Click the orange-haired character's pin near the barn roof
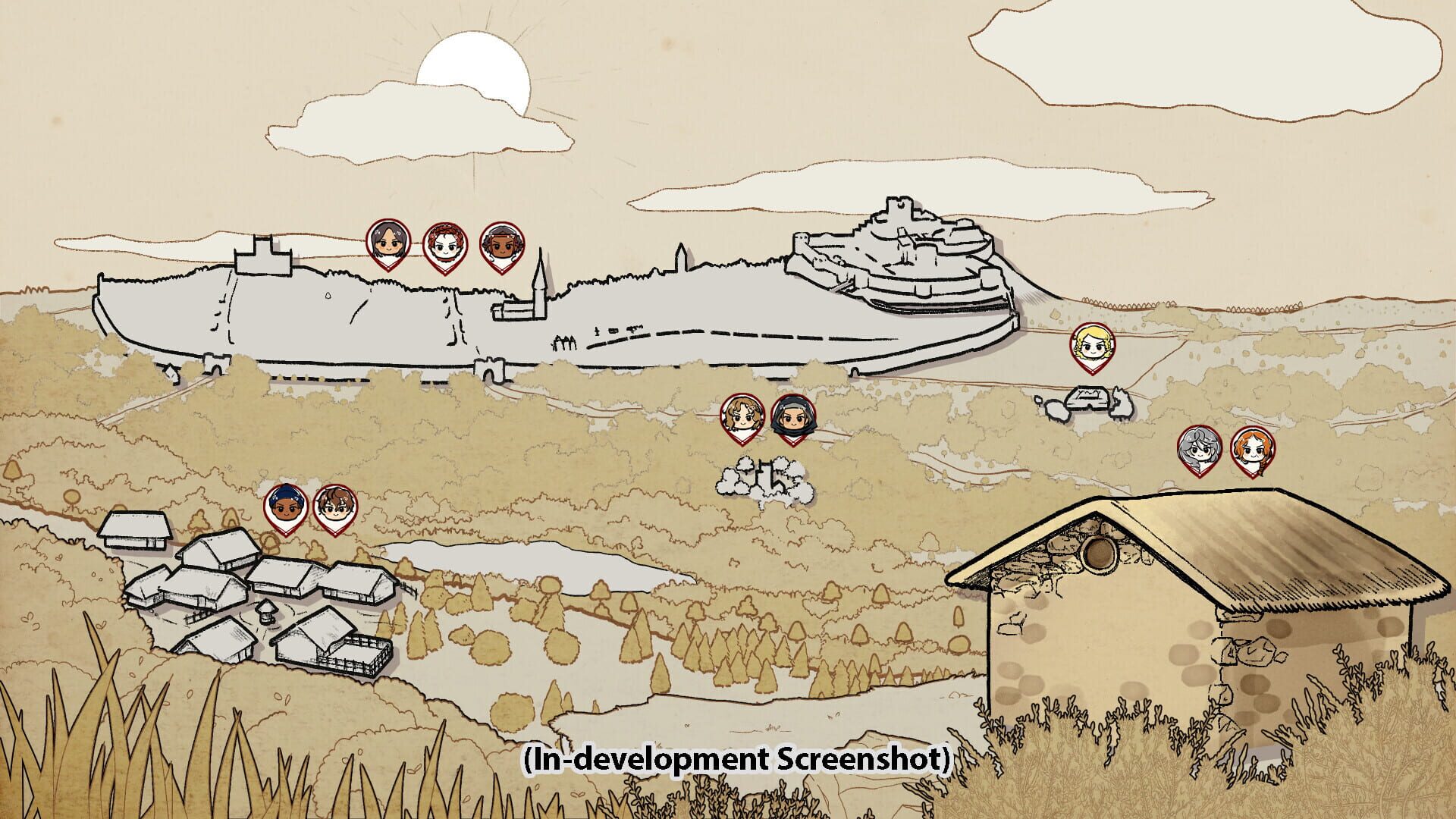Screen dimensions: 1456x819 pyautogui.click(x=1253, y=447)
